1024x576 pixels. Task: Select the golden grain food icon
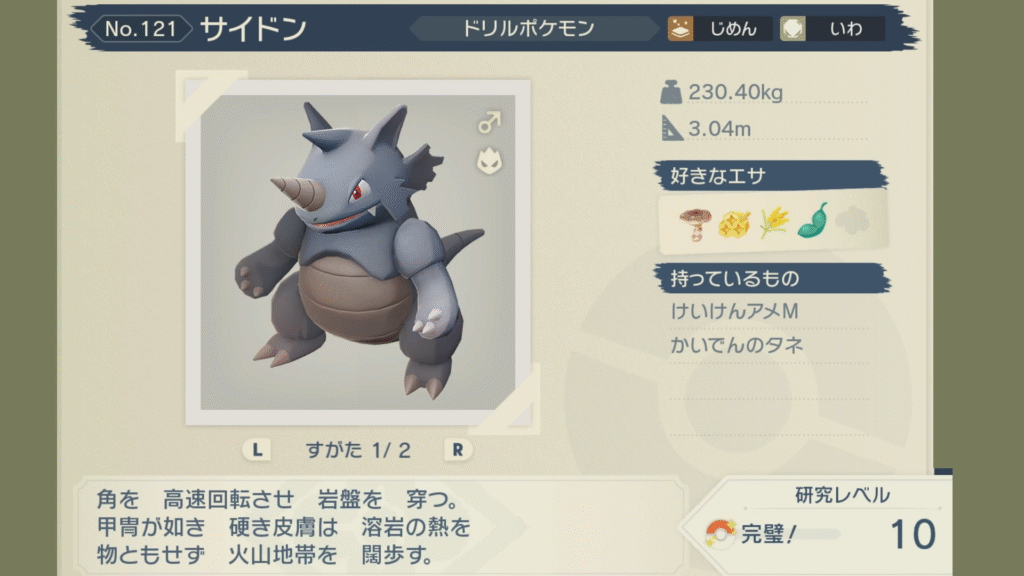[773, 222]
